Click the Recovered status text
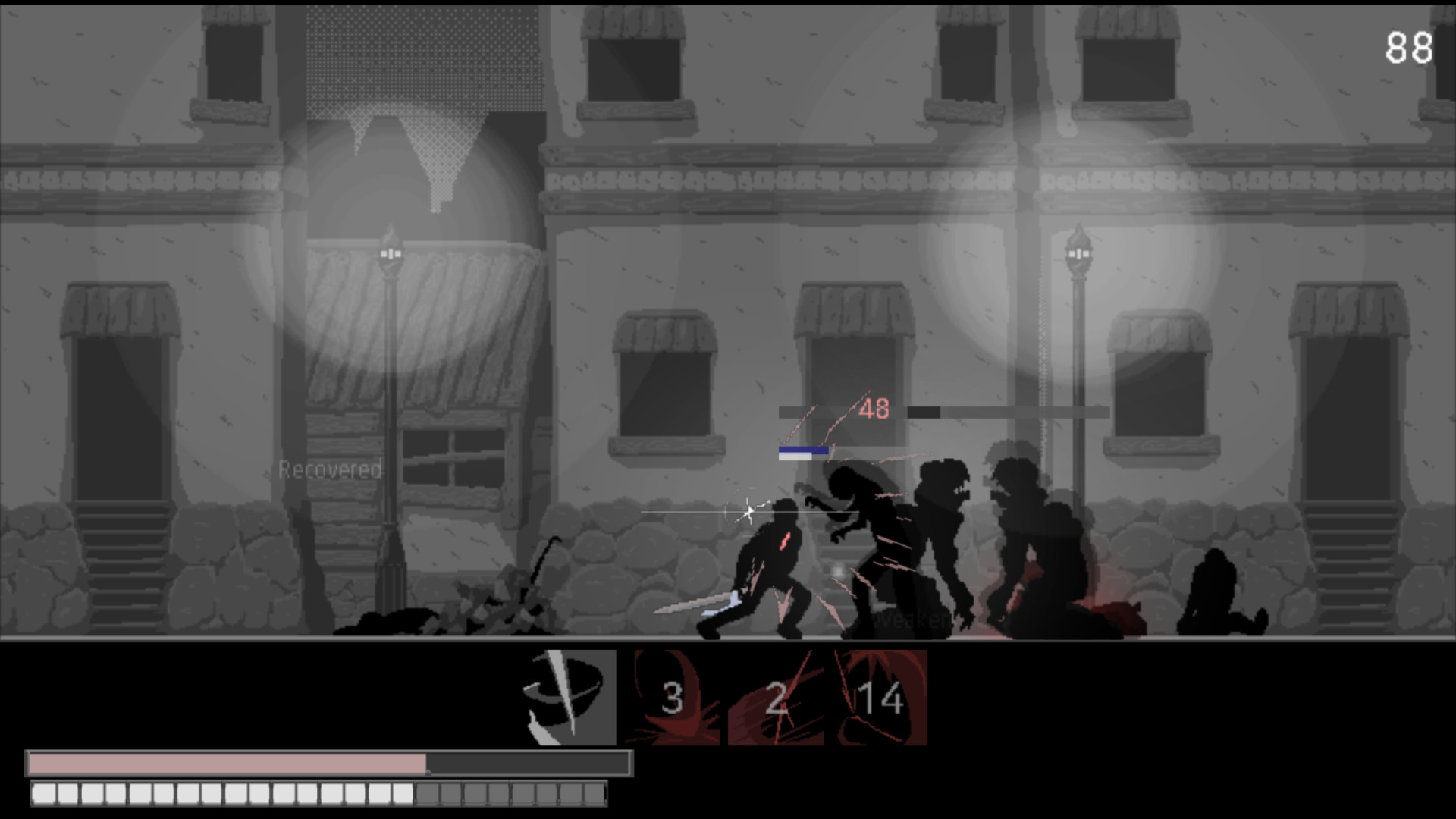This screenshot has width=1456, height=819. coord(330,470)
